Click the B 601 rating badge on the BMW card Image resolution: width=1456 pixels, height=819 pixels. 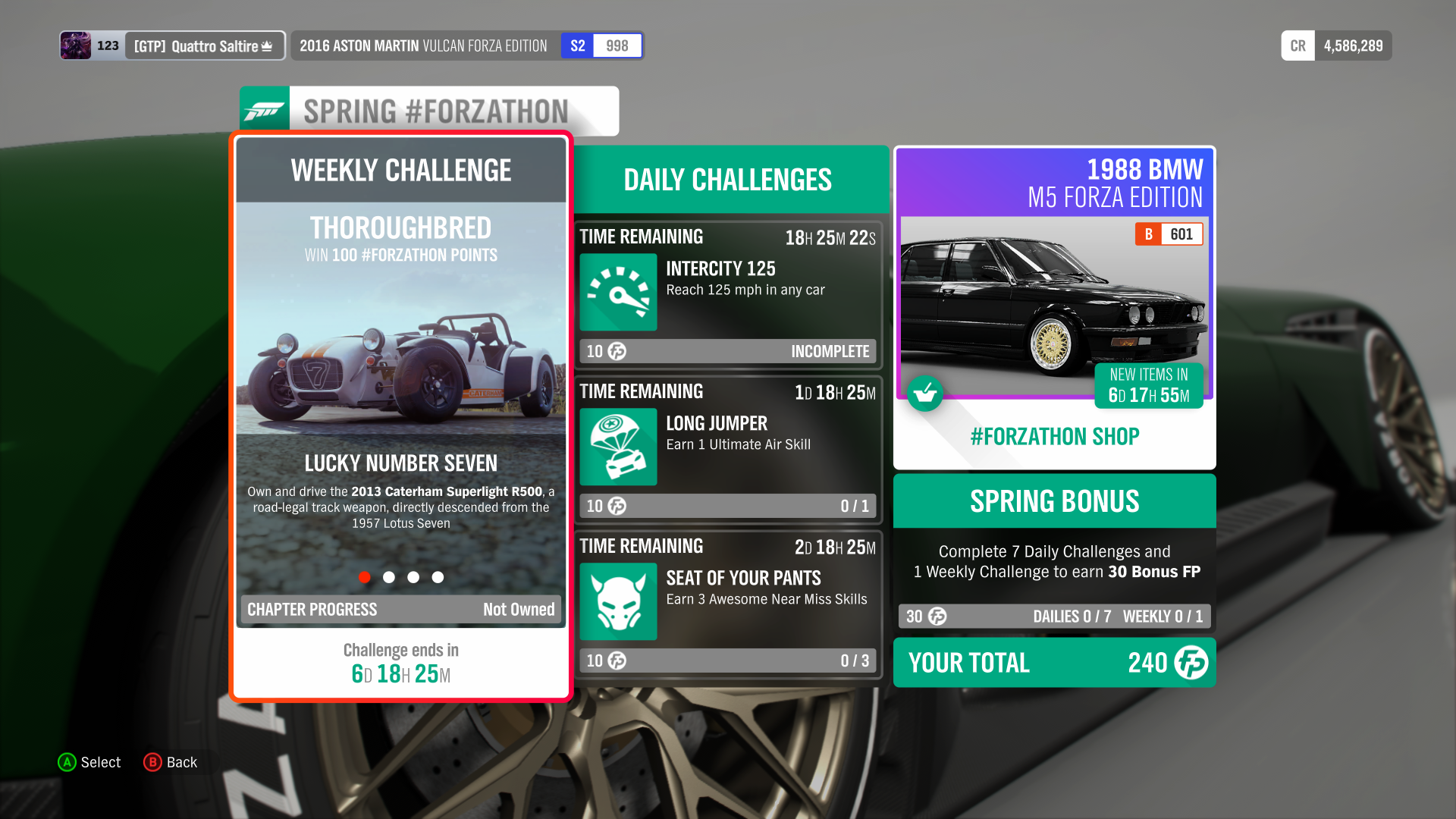(x=1169, y=234)
